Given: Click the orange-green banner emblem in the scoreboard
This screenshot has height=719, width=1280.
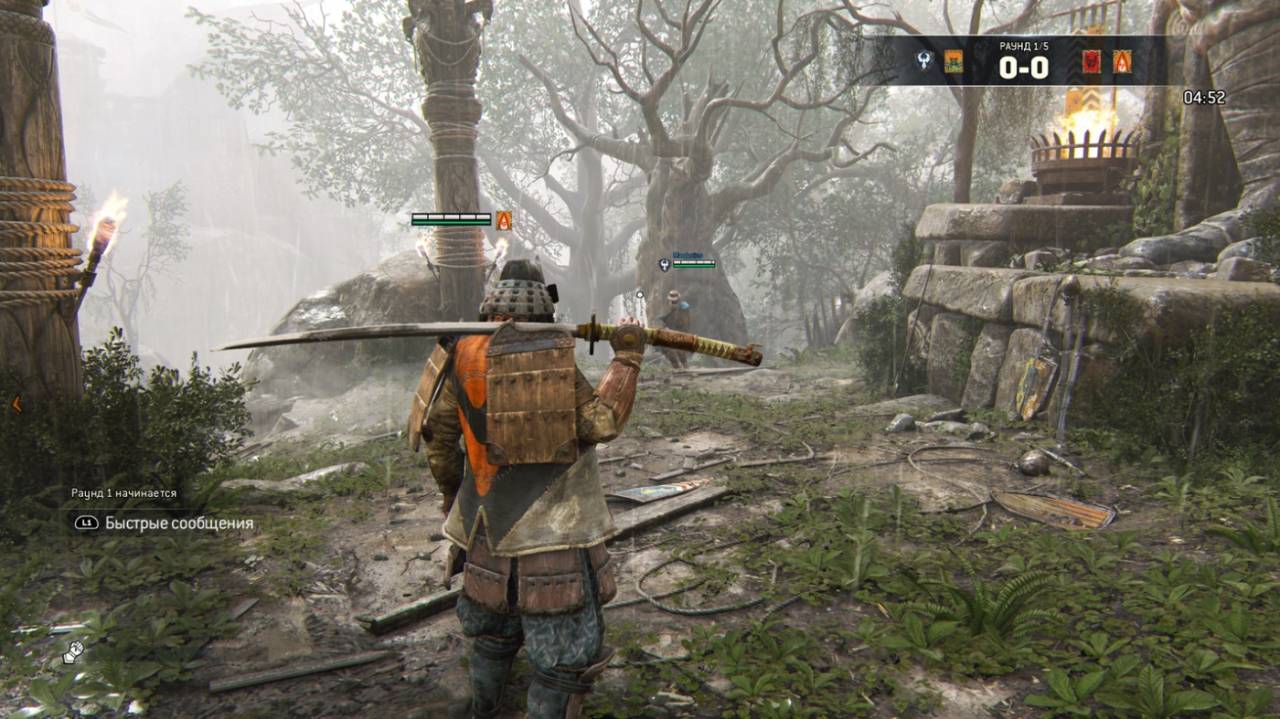Looking at the screenshot, I should (x=953, y=61).
